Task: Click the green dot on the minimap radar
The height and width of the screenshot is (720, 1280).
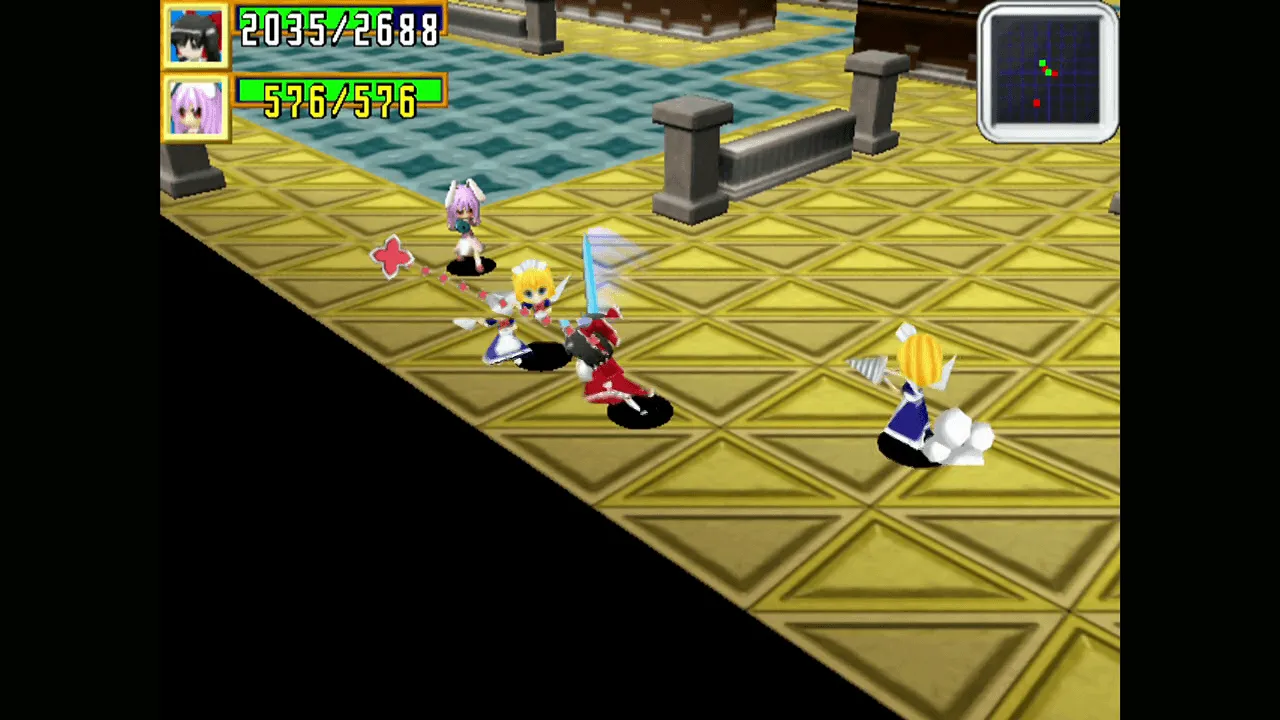Action: [x=1042, y=63]
